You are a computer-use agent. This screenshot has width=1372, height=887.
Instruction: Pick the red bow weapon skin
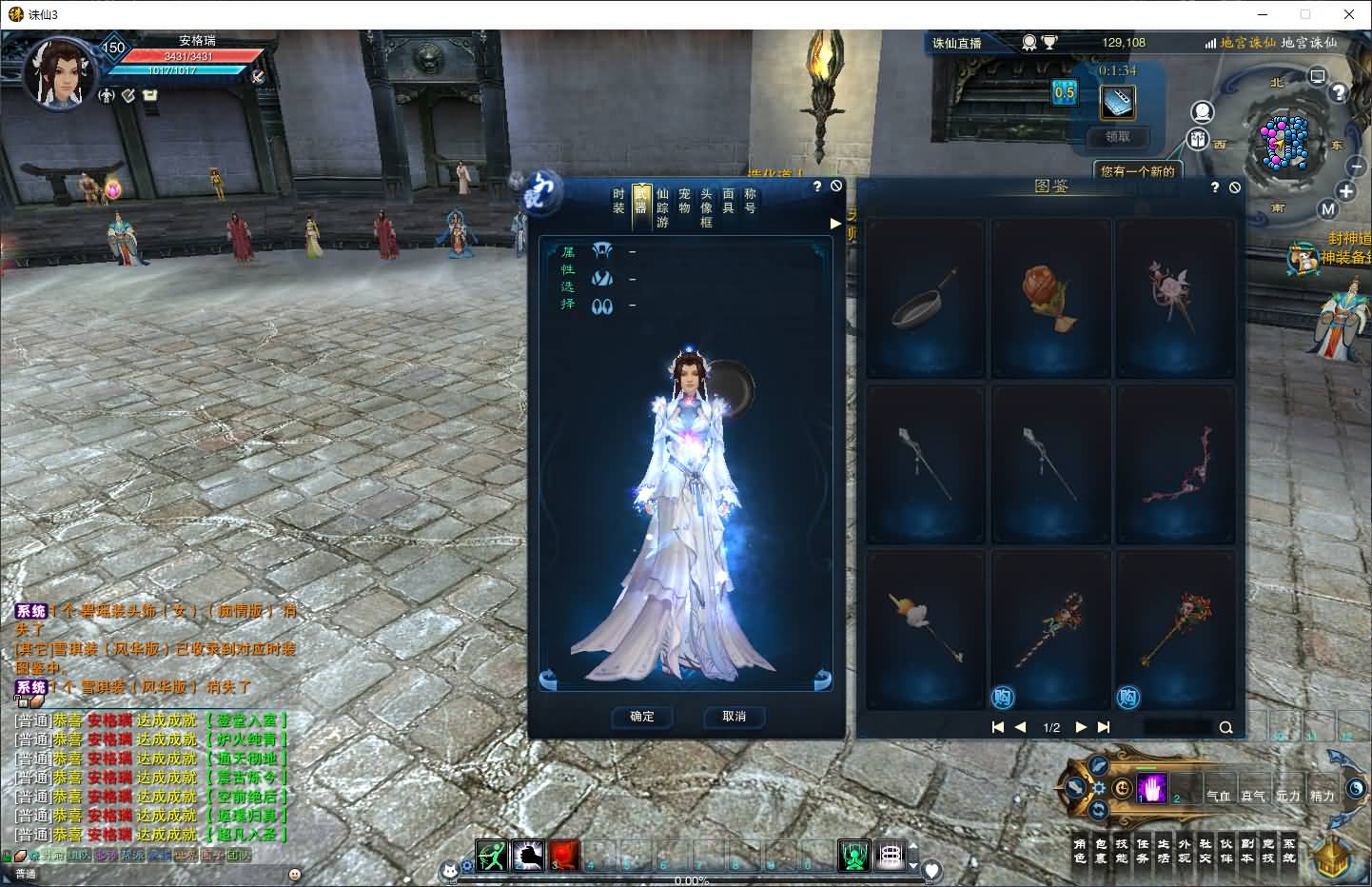pyautogui.click(x=1175, y=465)
